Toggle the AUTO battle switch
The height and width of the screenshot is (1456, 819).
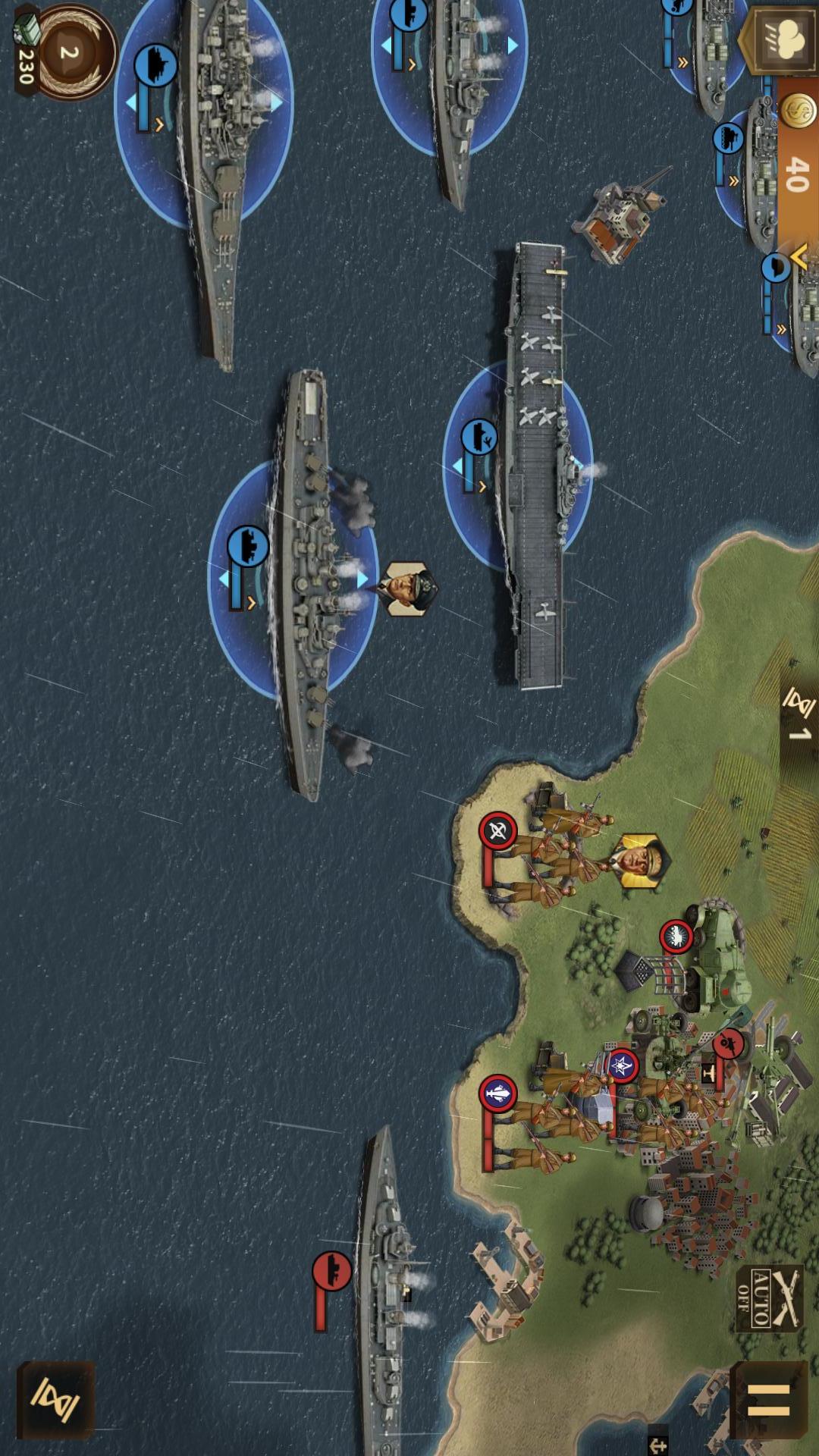[767, 1298]
